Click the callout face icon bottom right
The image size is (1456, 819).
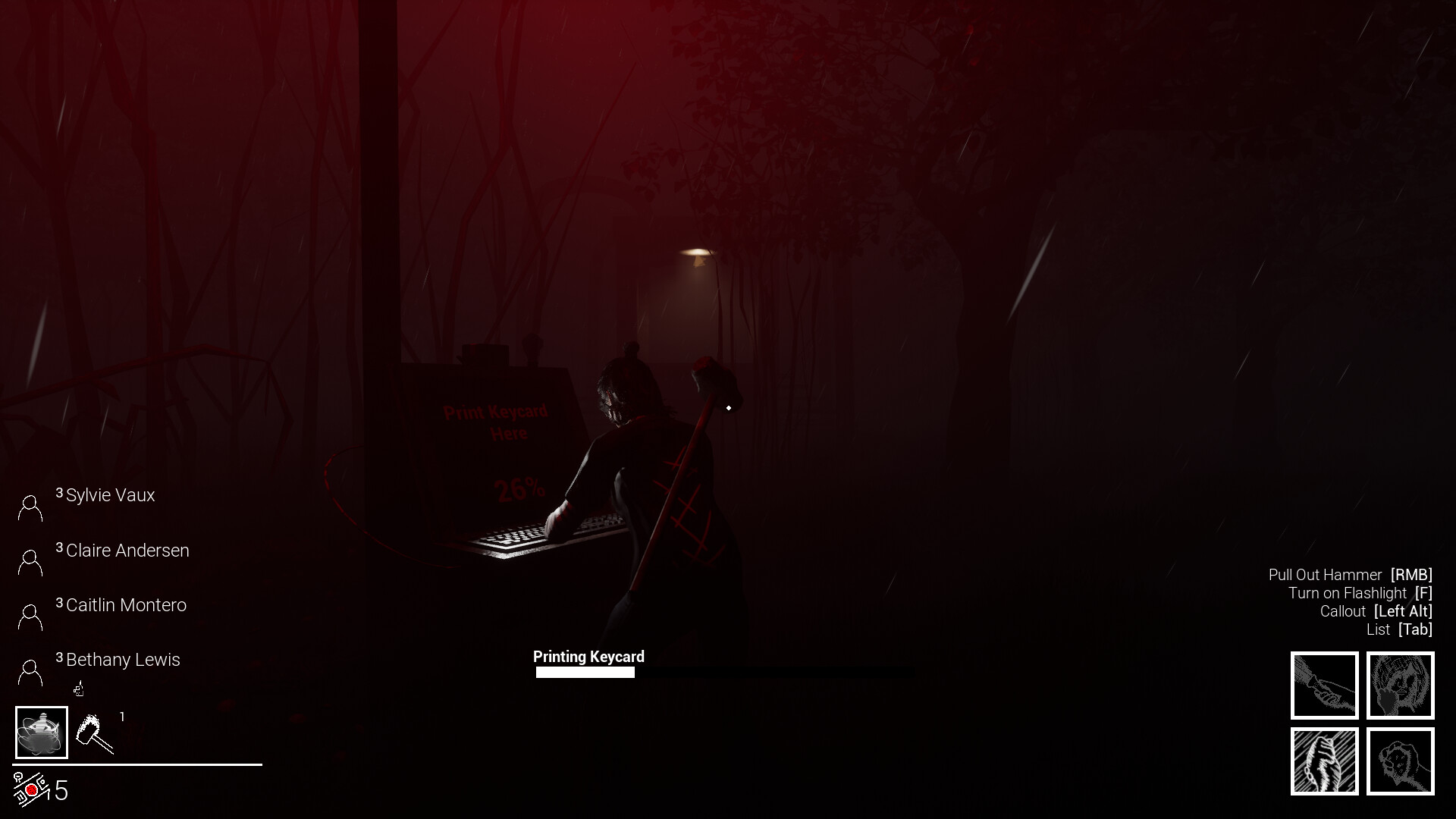(1401, 685)
